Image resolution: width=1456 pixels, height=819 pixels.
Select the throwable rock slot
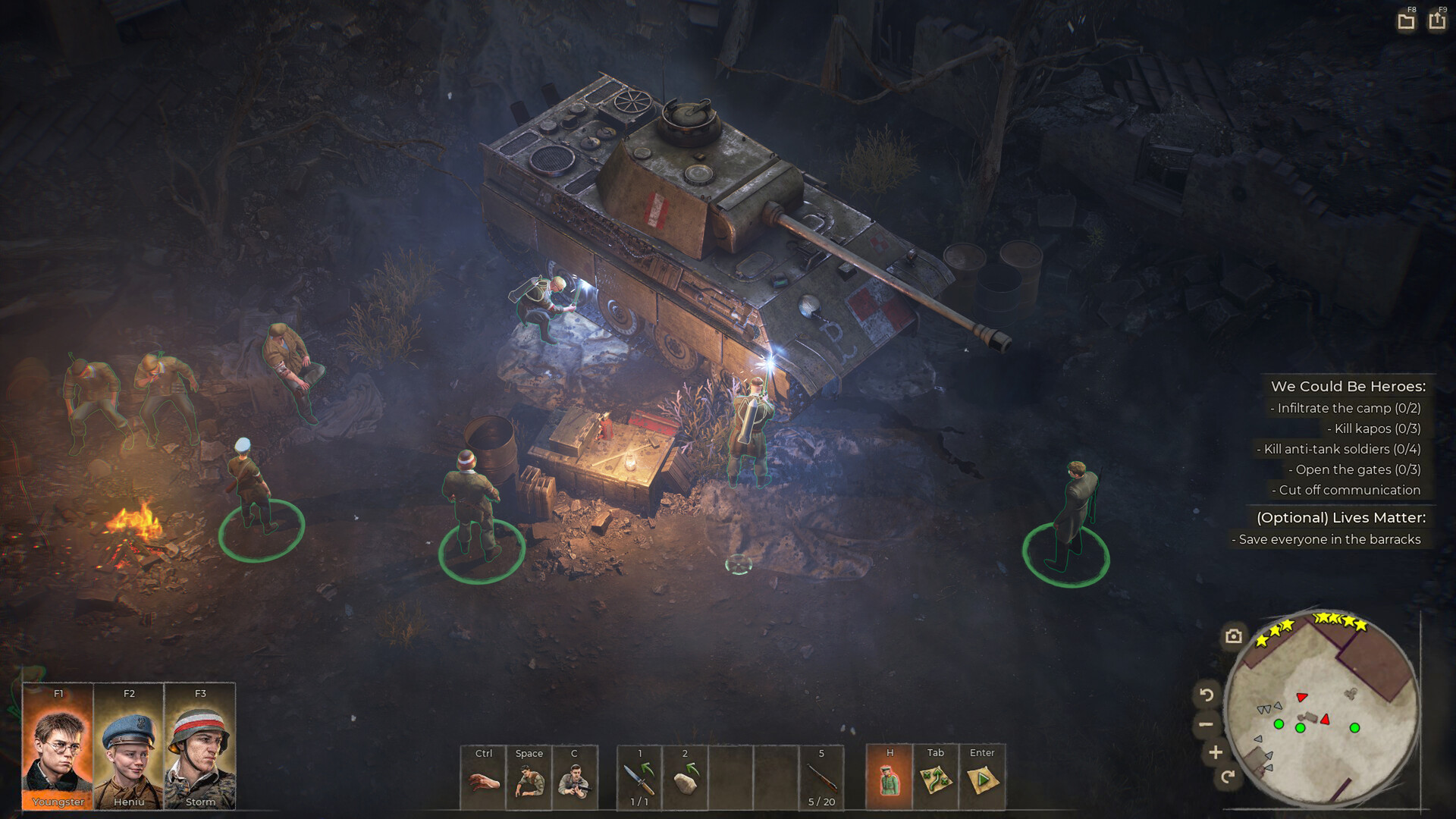coord(685,779)
